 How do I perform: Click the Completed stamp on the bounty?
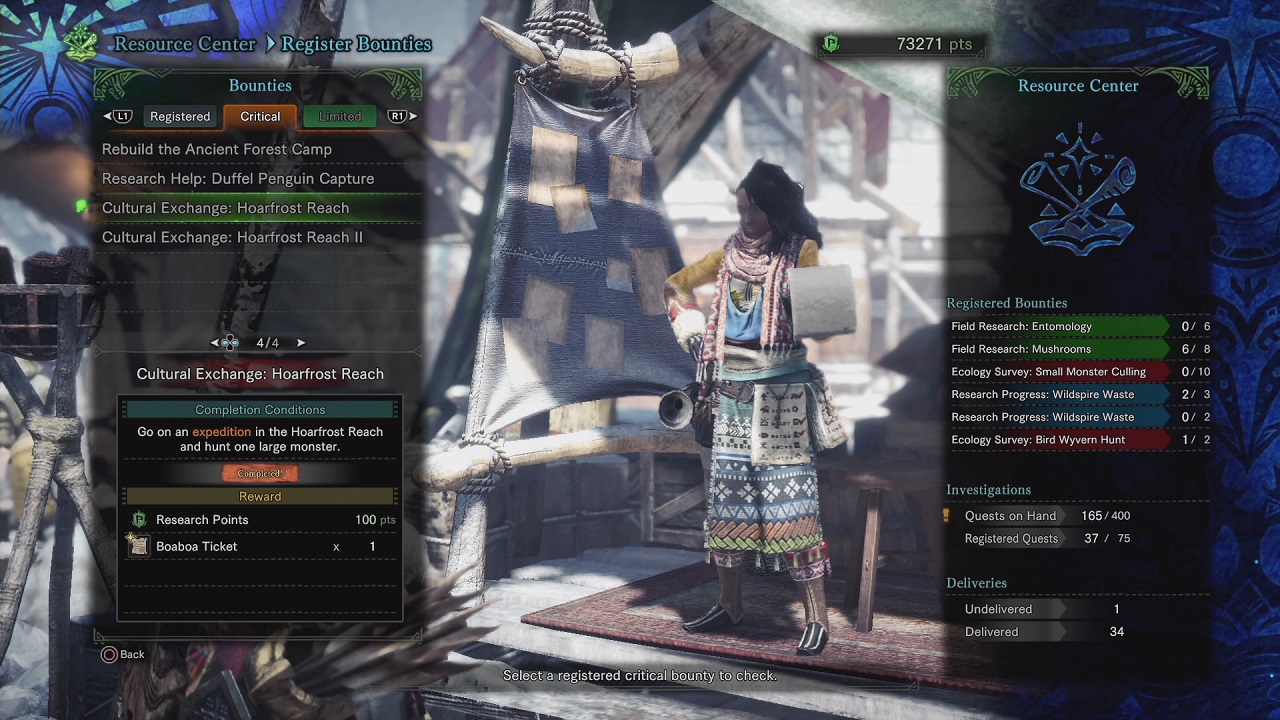coord(260,475)
